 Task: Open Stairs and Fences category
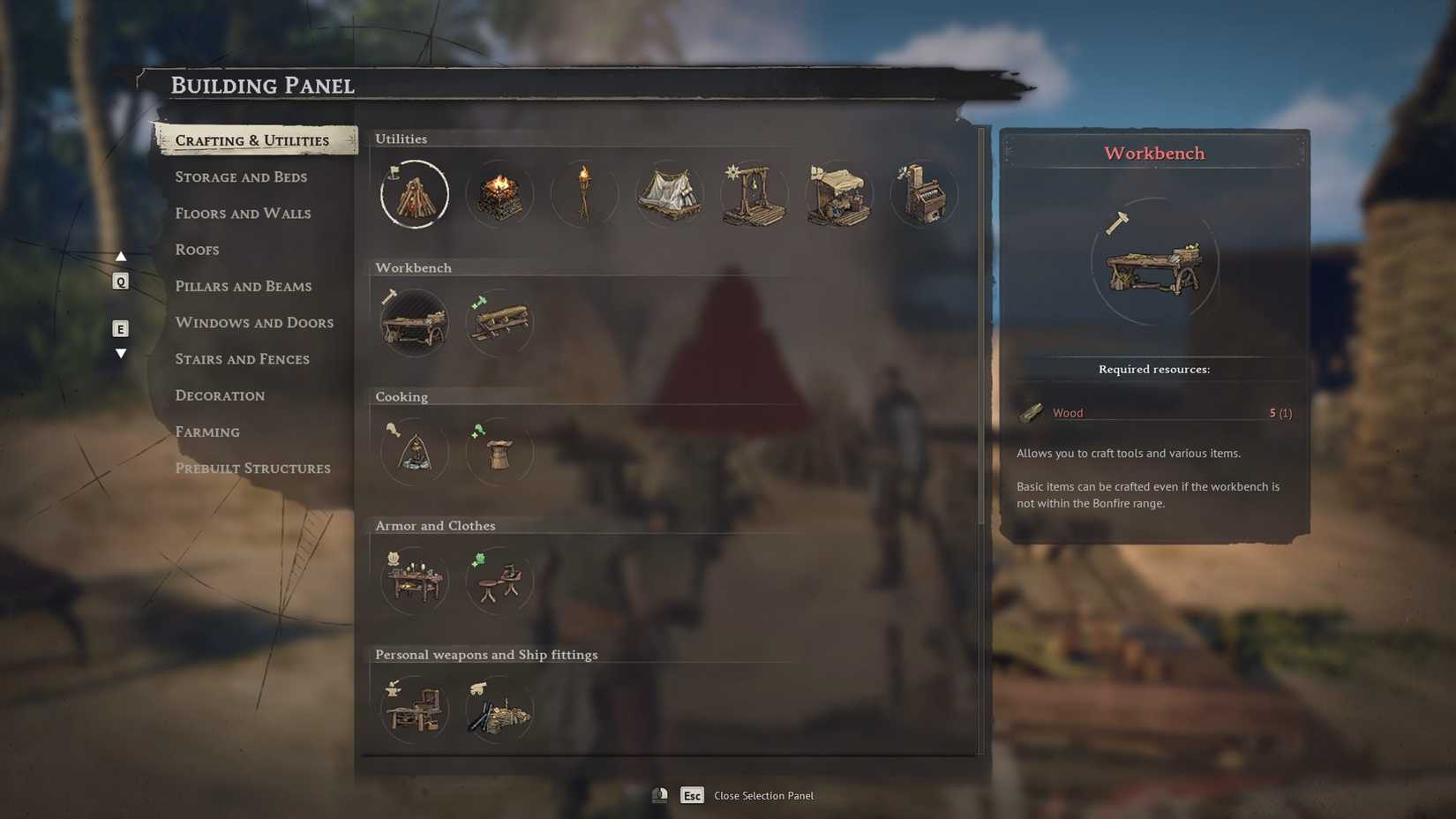pyautogui.click(x=242, y=359)
